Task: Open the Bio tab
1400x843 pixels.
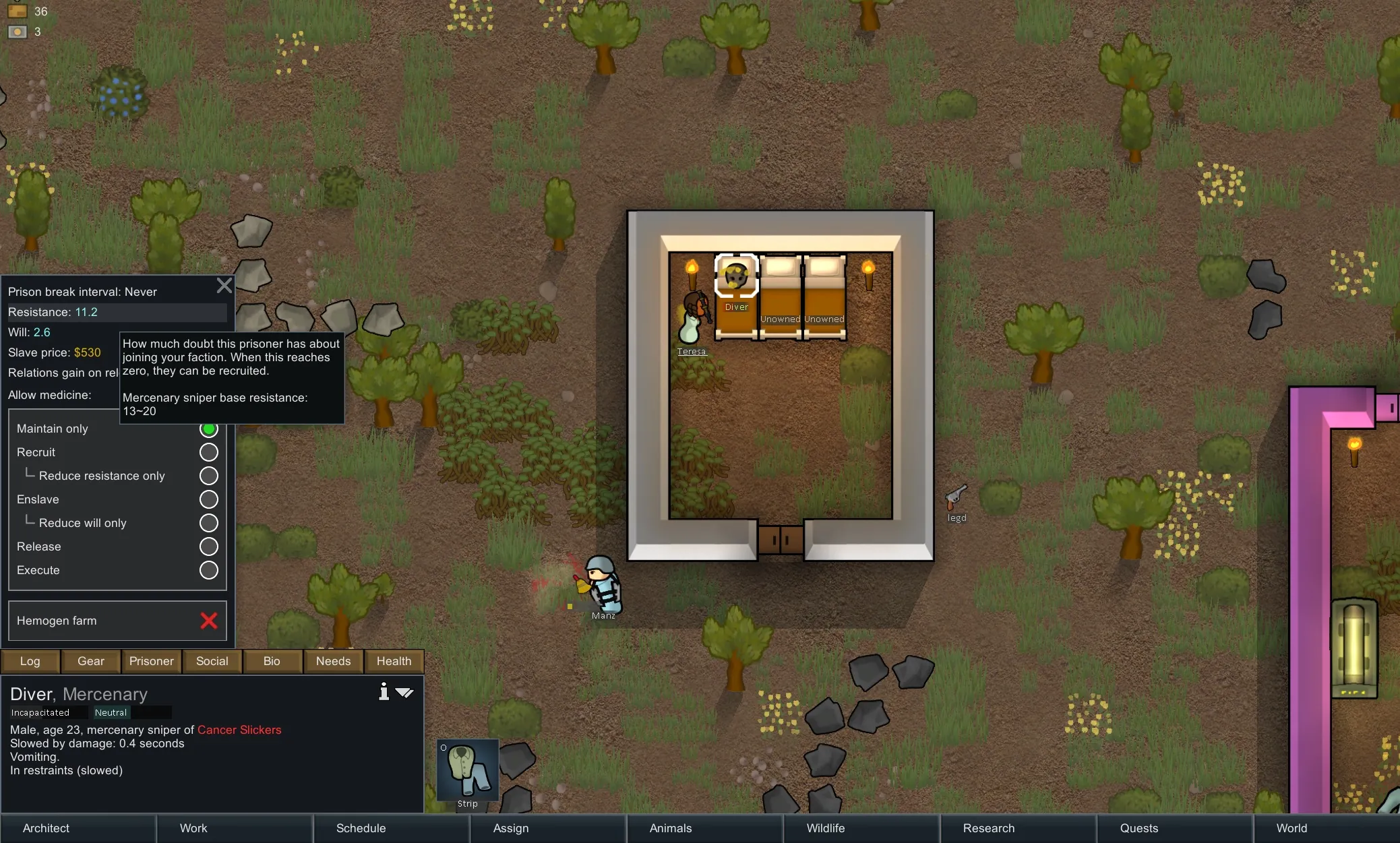Action: coord(272,661)
